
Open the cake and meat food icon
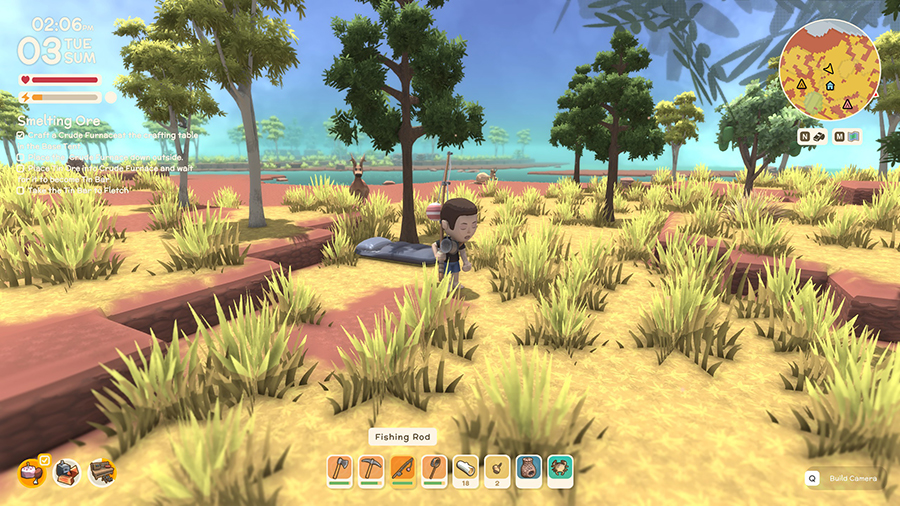[33, 471]
